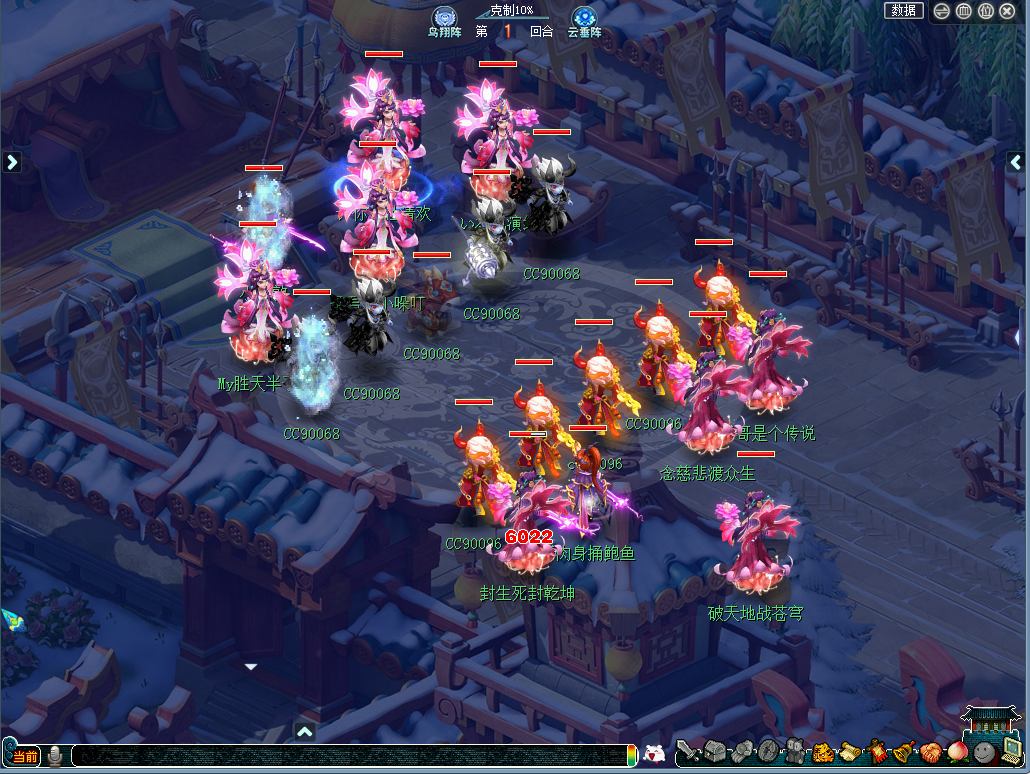Click the golden bell icon
The width and height of the screenshot is (1030, 774).
point(904,752)
